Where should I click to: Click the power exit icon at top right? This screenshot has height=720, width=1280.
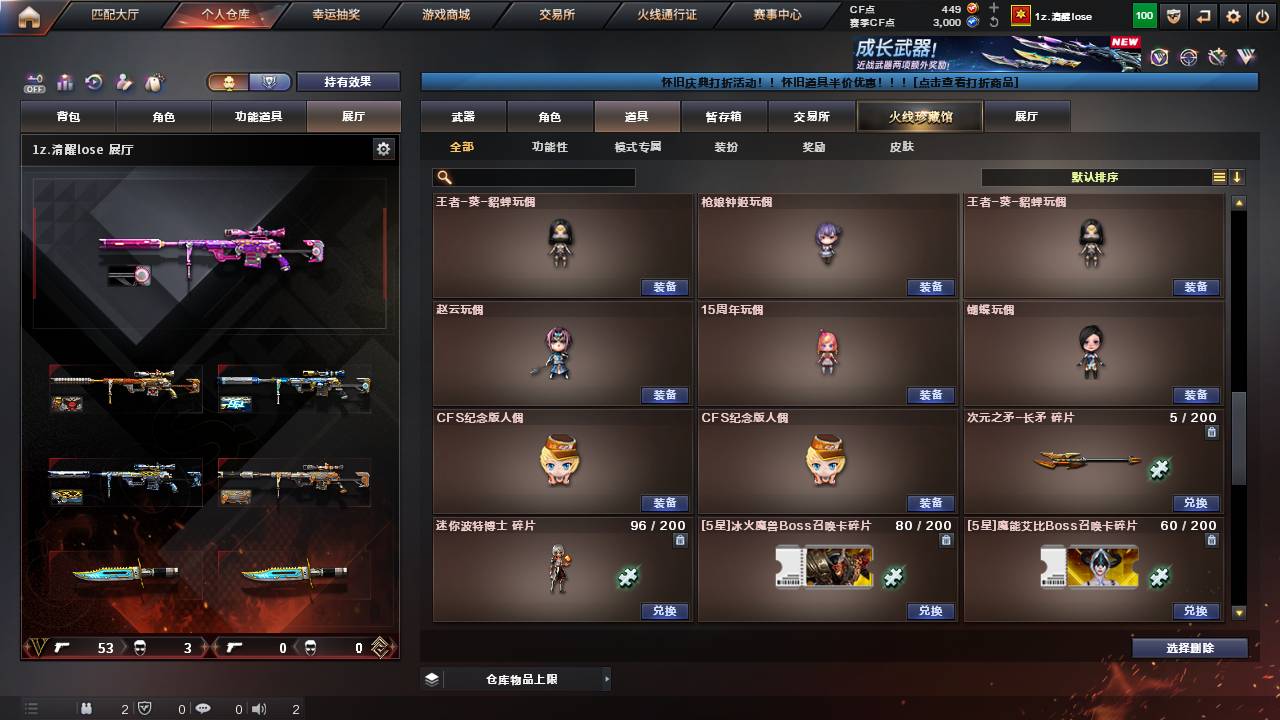click(1261, 15)
